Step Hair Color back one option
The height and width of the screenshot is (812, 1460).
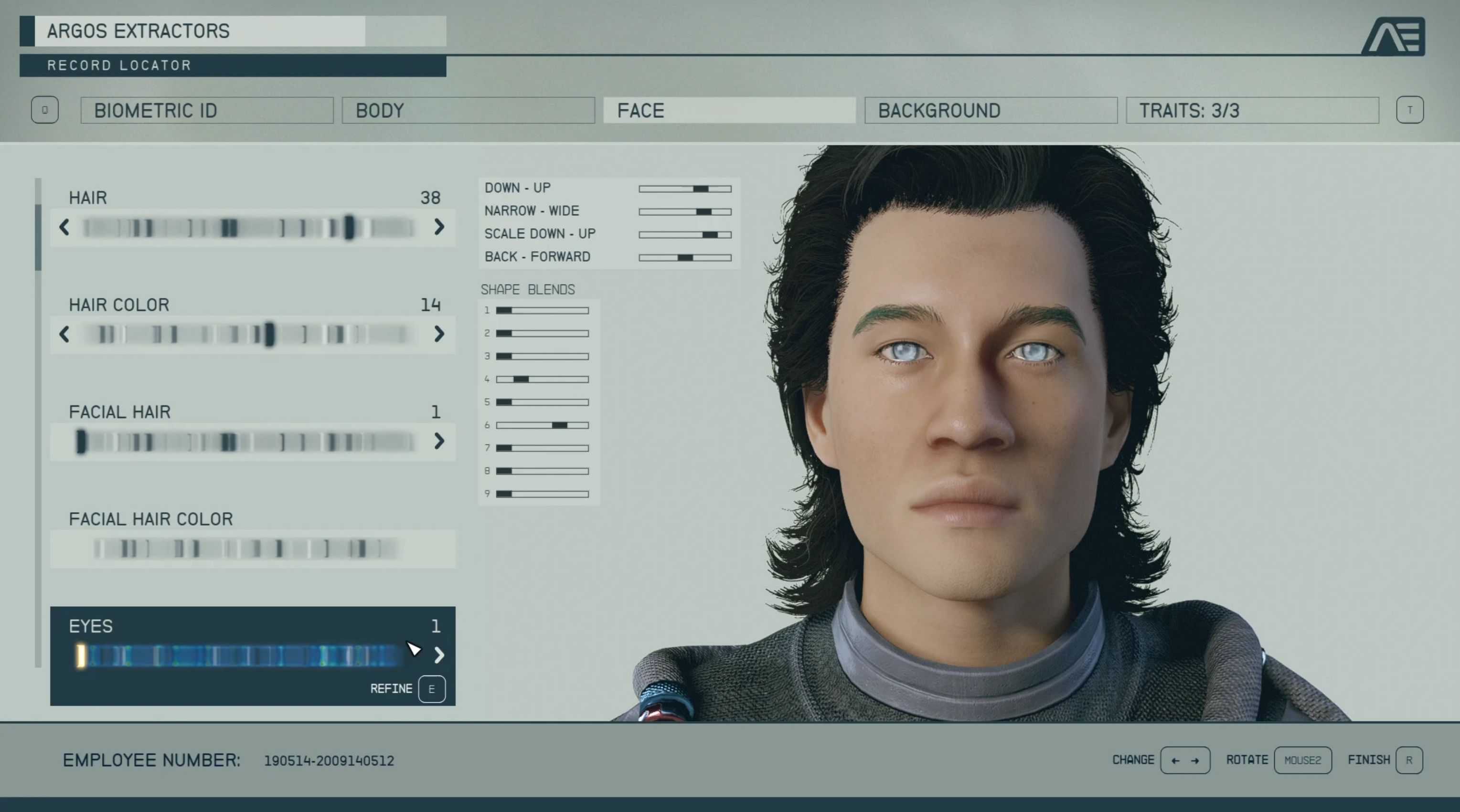click(x=64, y=334)
